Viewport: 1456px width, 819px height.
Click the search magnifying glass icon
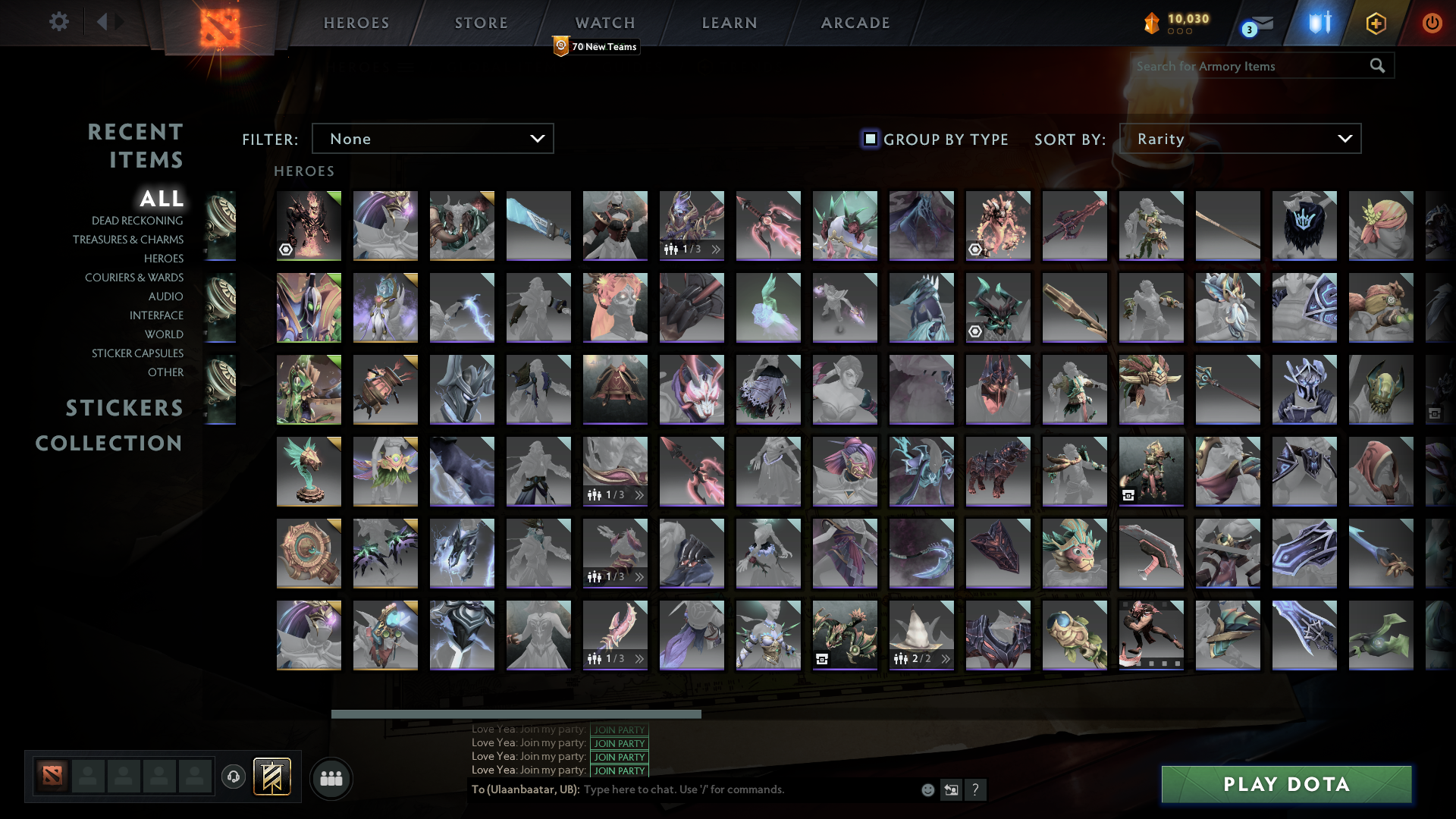coord(1377,66)
